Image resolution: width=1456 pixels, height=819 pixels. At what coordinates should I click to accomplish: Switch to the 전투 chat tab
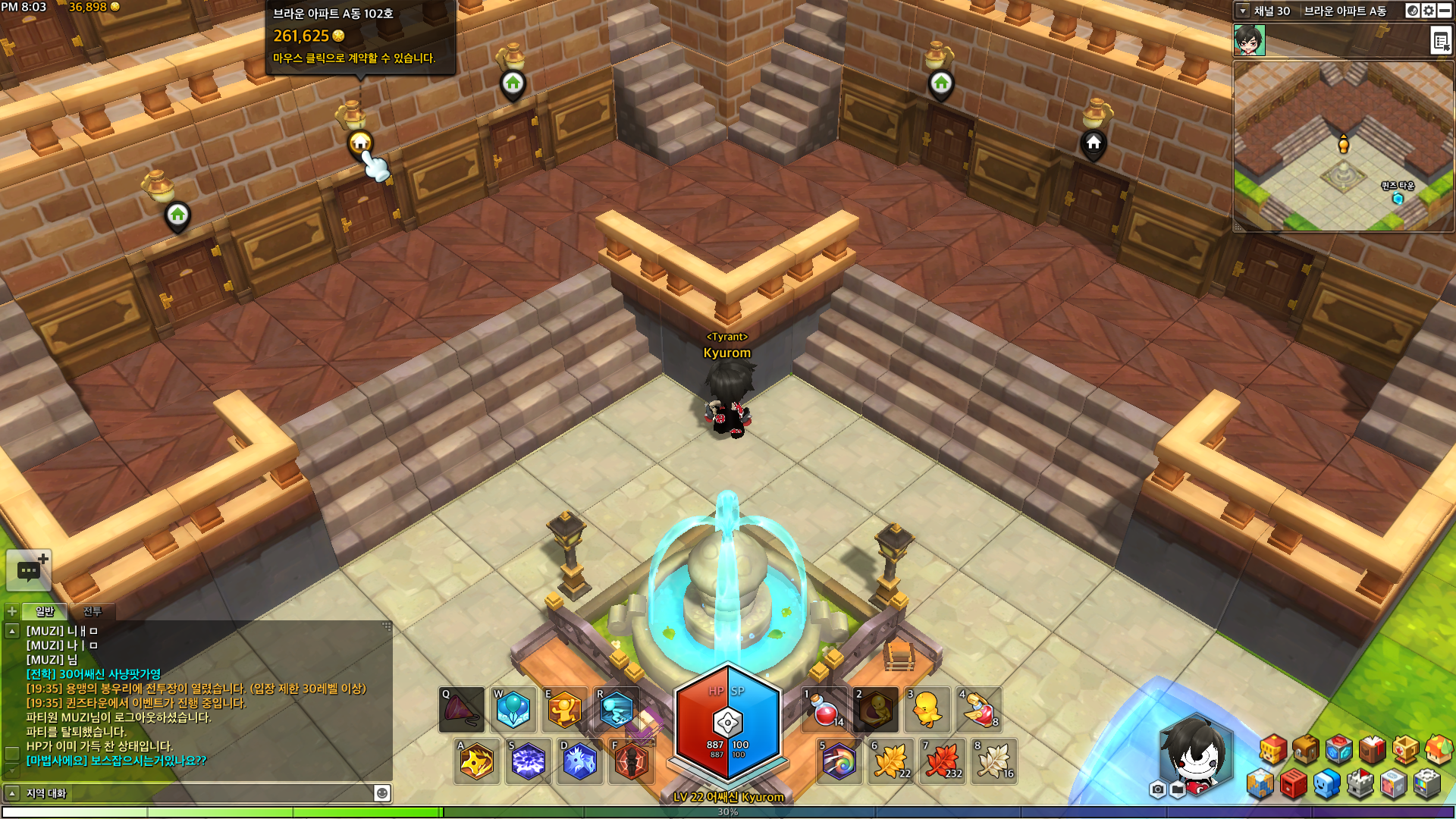click(92, 611)
